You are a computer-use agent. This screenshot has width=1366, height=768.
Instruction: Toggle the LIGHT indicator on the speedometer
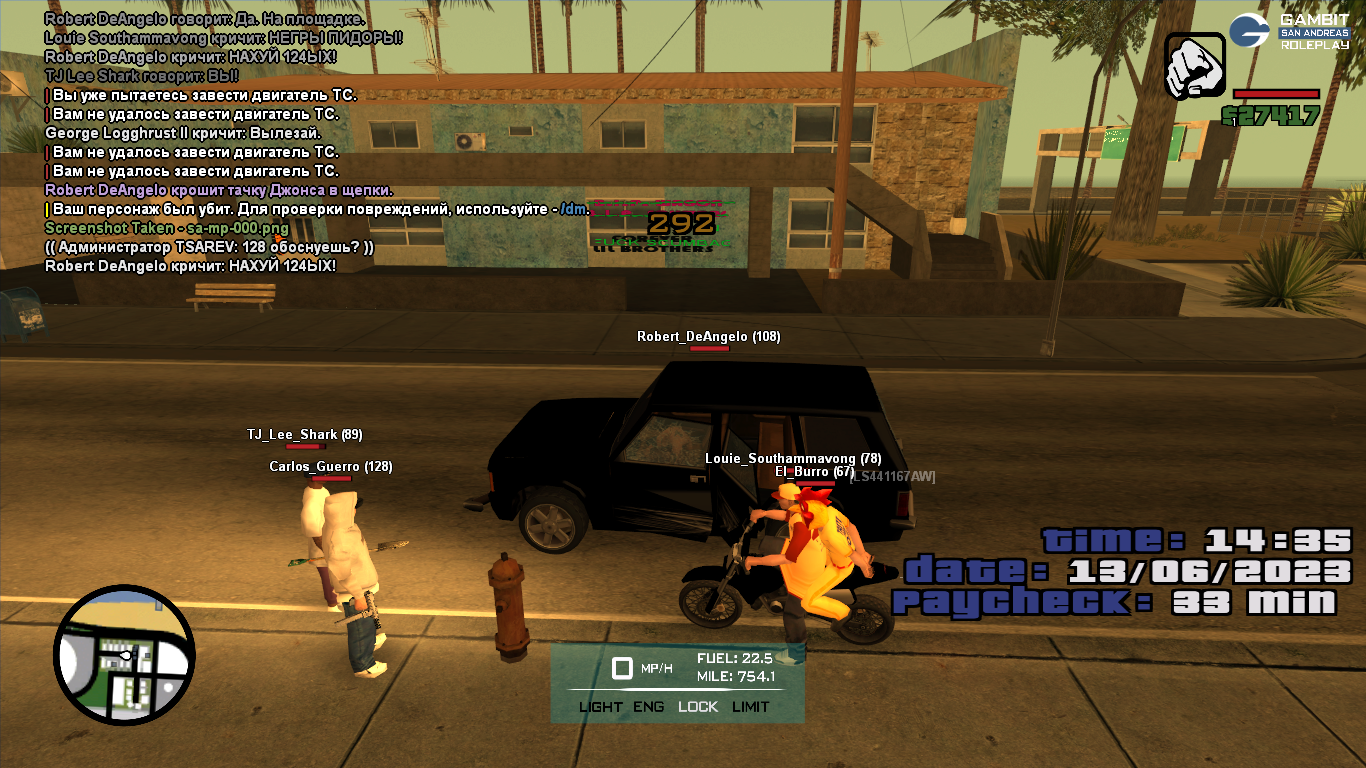pos(600,706)
